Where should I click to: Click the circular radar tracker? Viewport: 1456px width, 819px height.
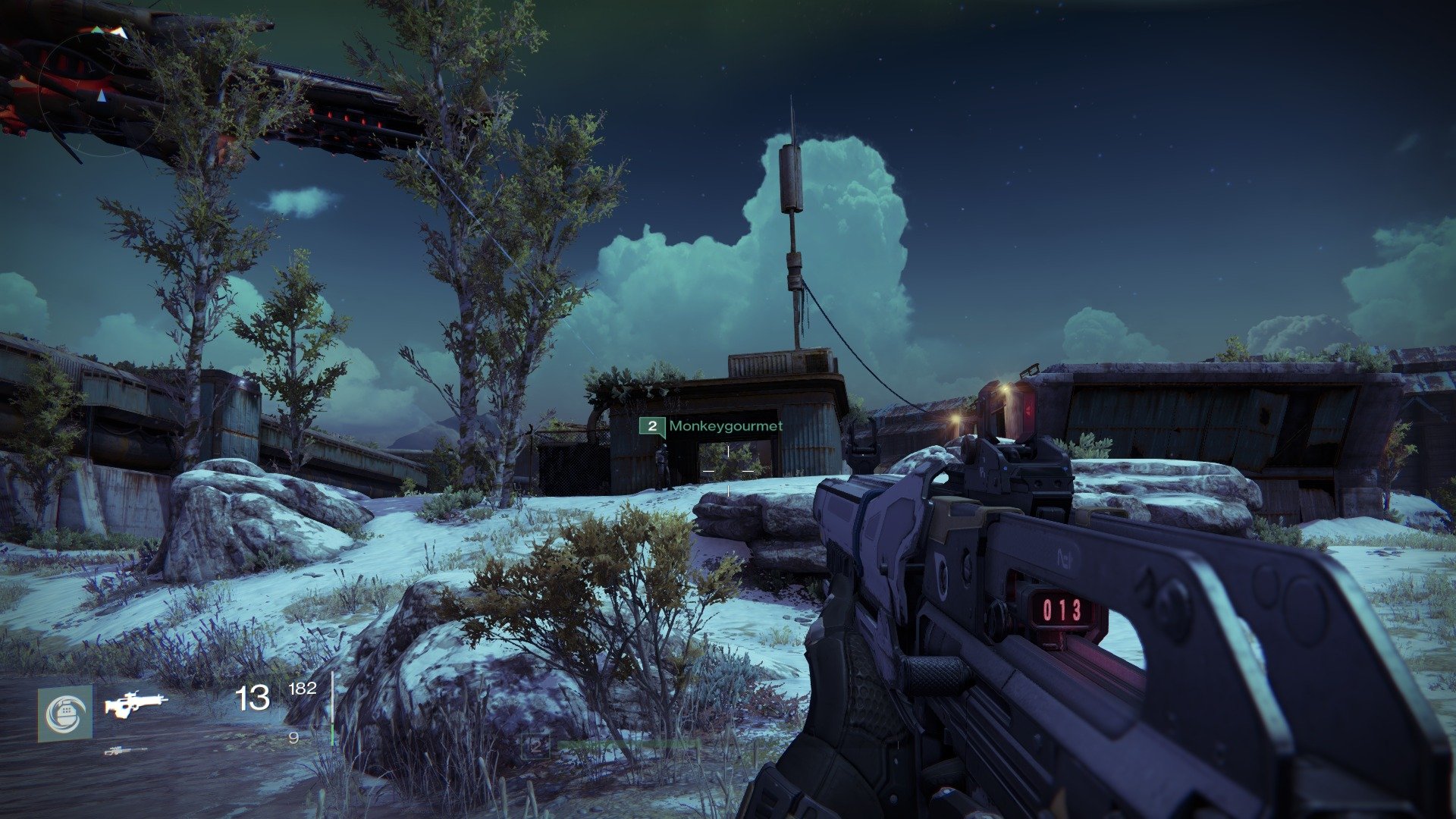pos(102,89)
